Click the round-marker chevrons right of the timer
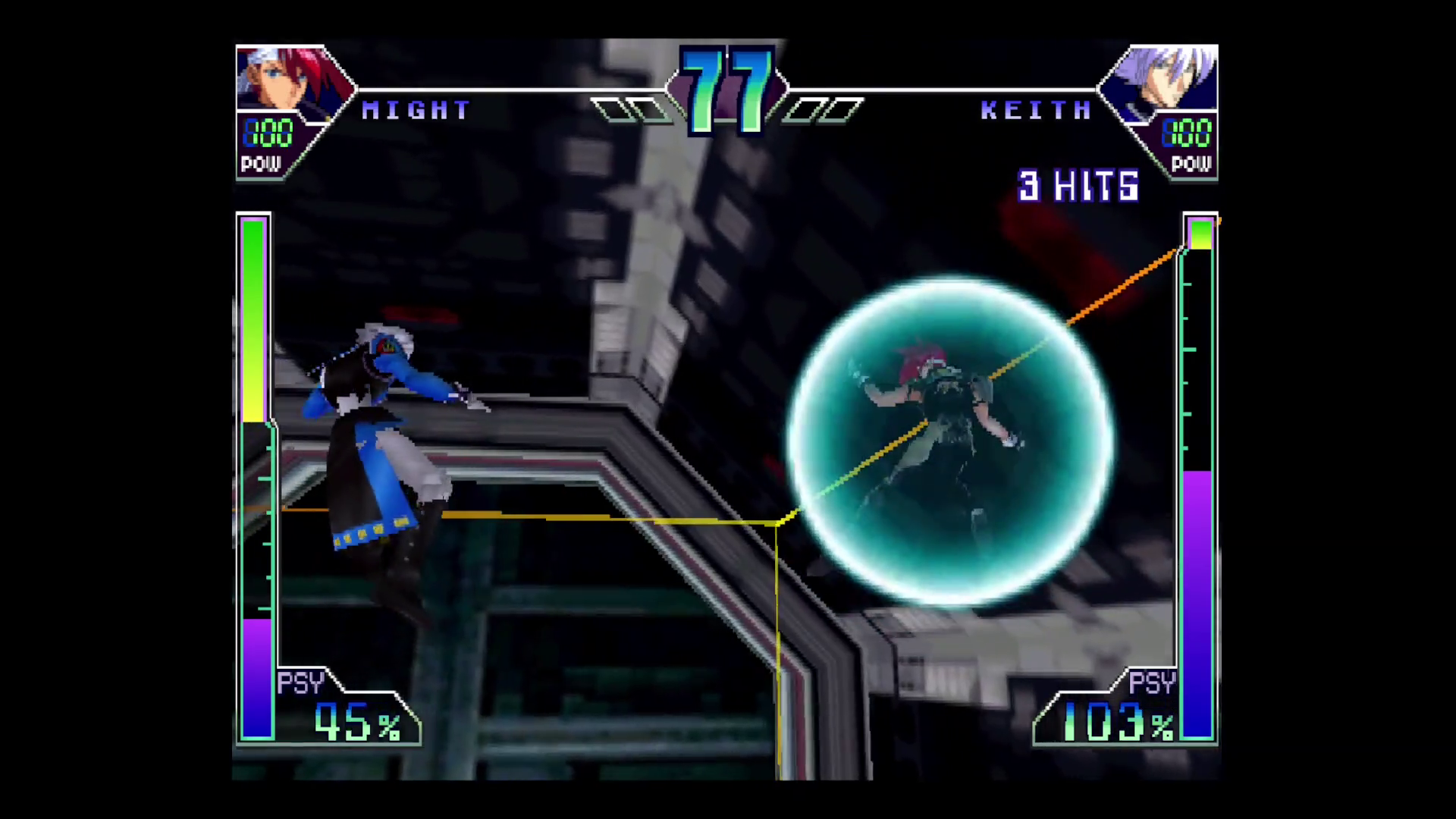The height and width of the screenshot is (819, 1456). coord(823,110)
